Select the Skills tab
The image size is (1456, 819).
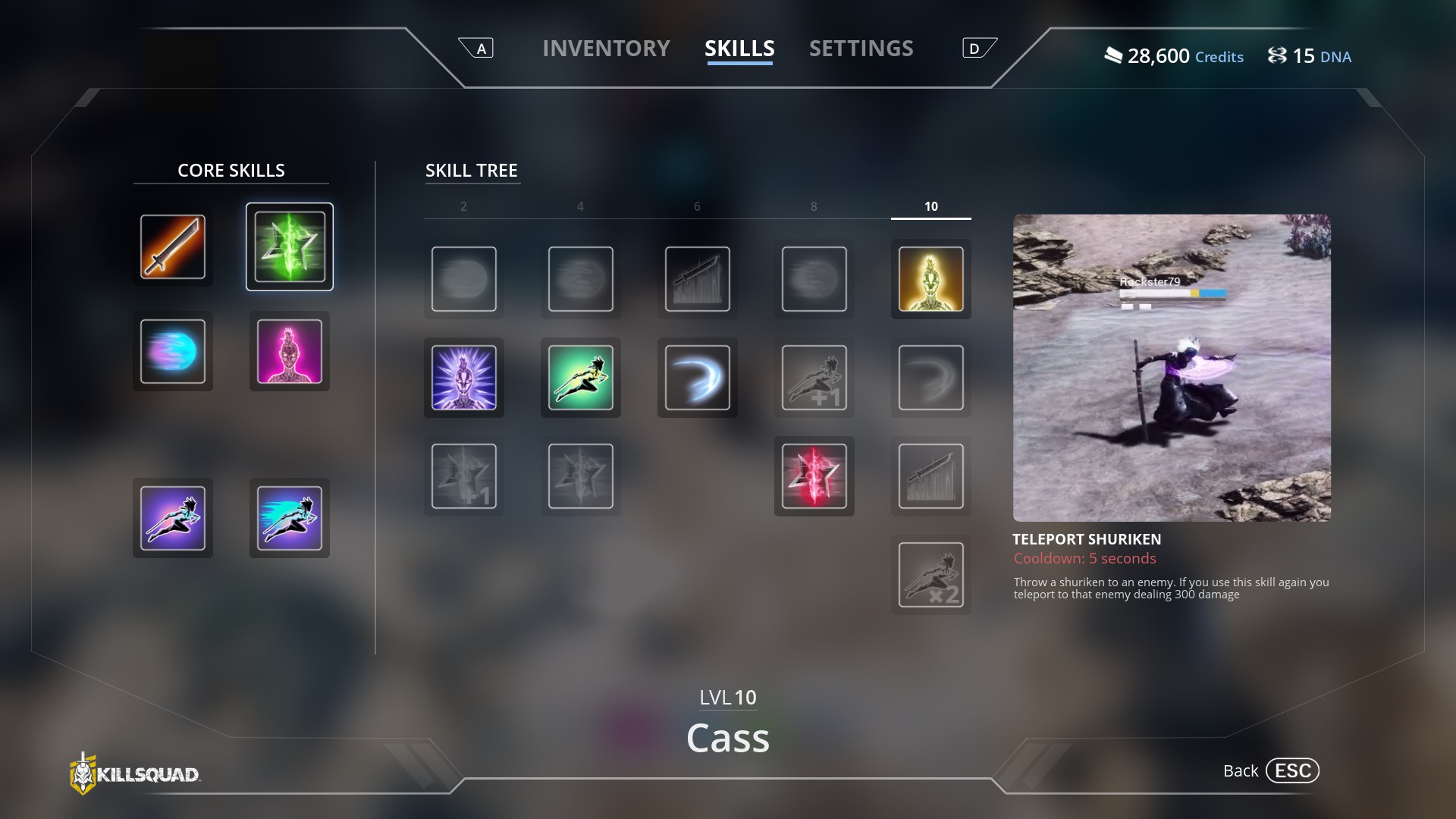pos(739,49)
